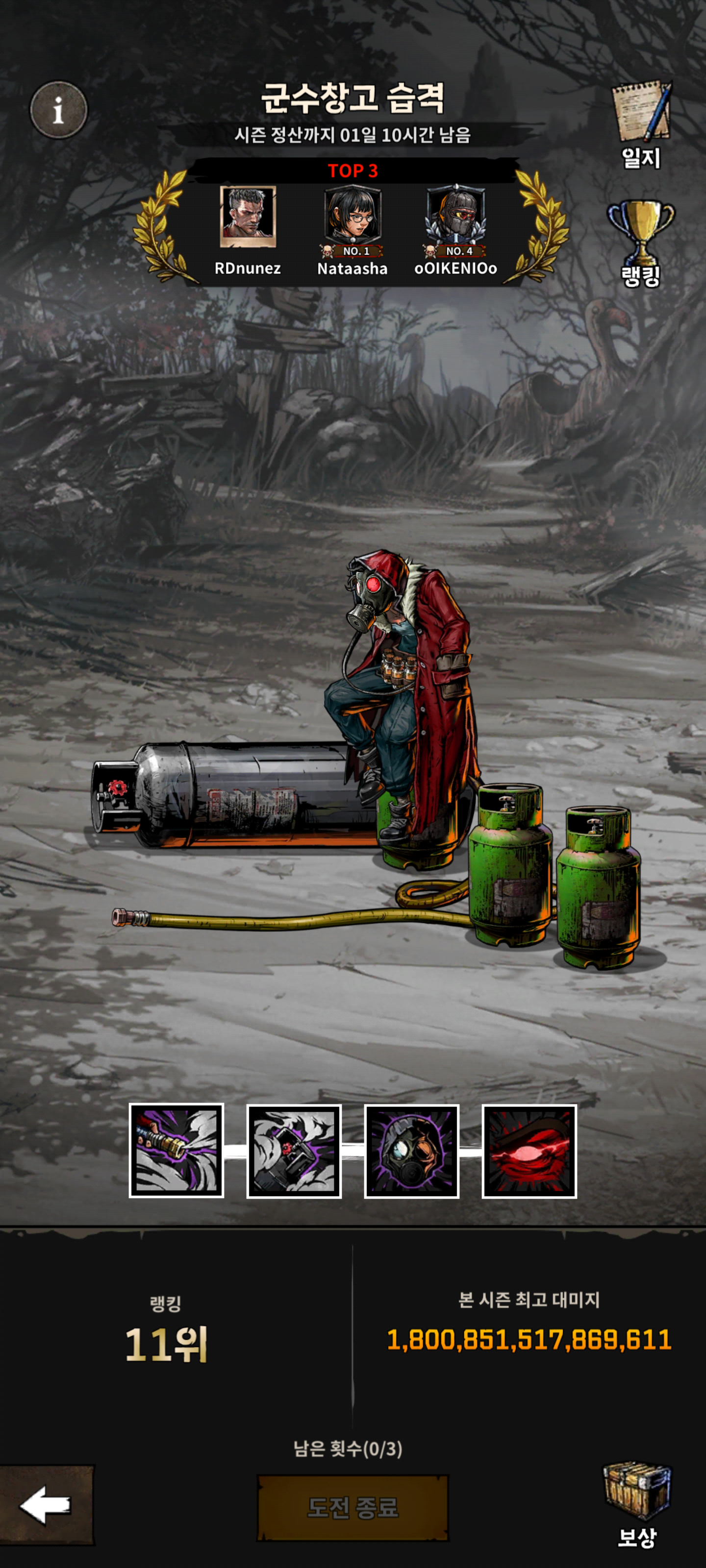Select the gas hose nozzle skill icon
The width and height of the screenshot is (706, 1568).
[x=176, y=1151]
